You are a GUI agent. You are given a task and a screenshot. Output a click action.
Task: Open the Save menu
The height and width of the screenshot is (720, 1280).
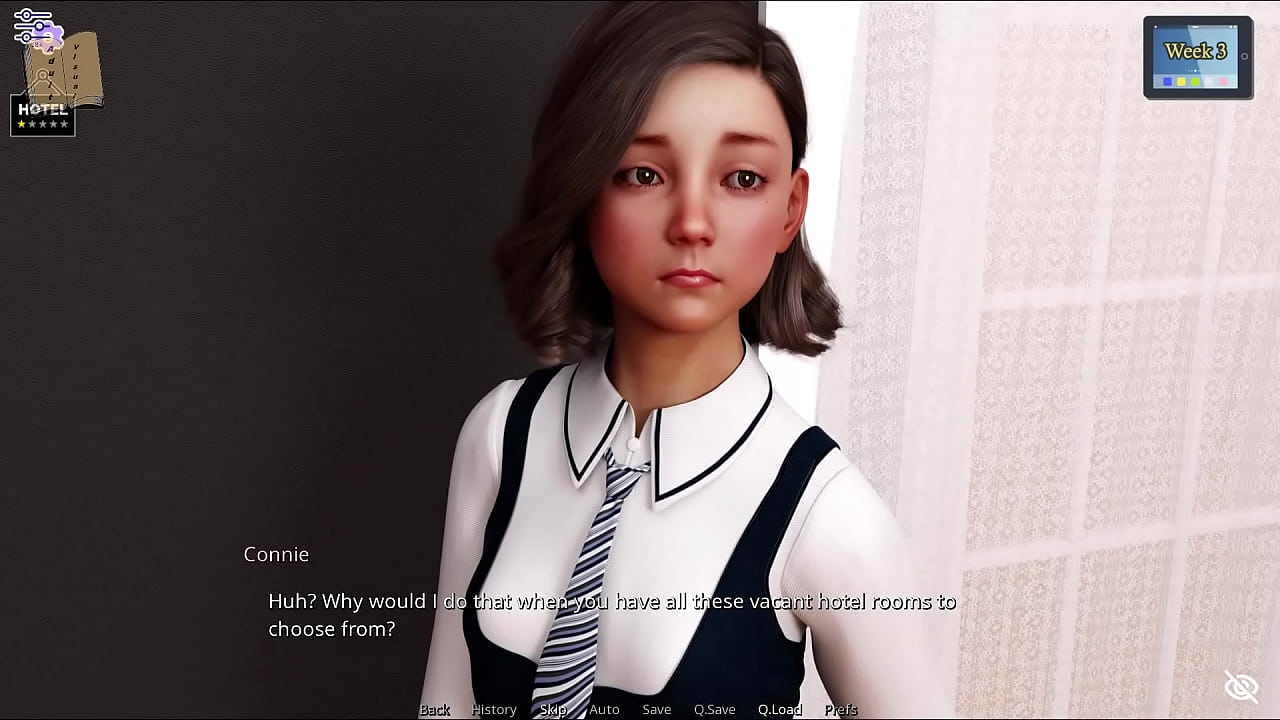tap(656, 709)
